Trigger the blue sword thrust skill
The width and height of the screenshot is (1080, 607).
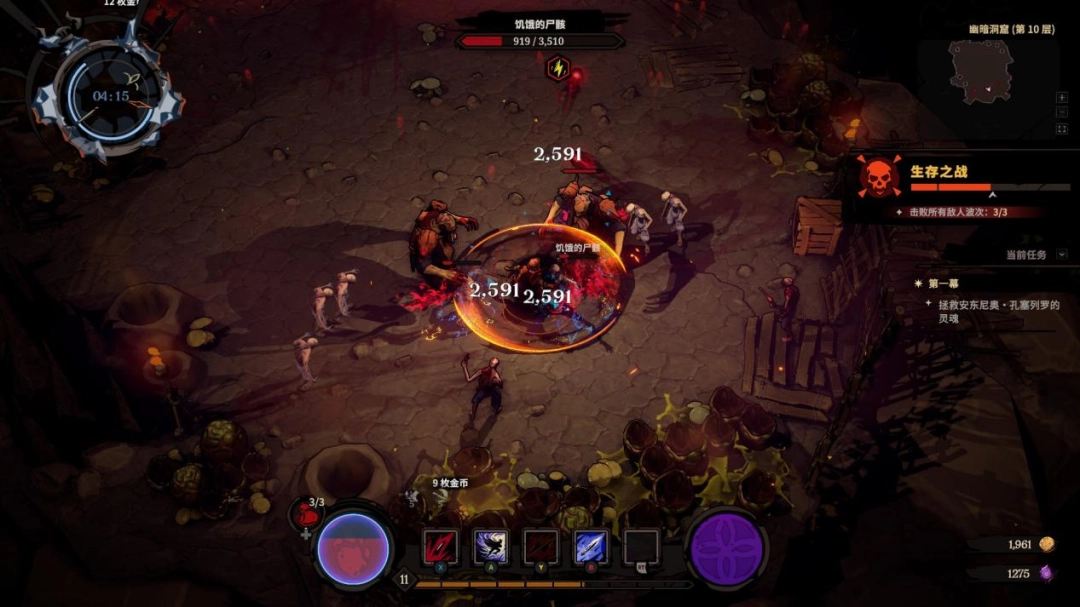pyautogui.click(x=590, y=547)
